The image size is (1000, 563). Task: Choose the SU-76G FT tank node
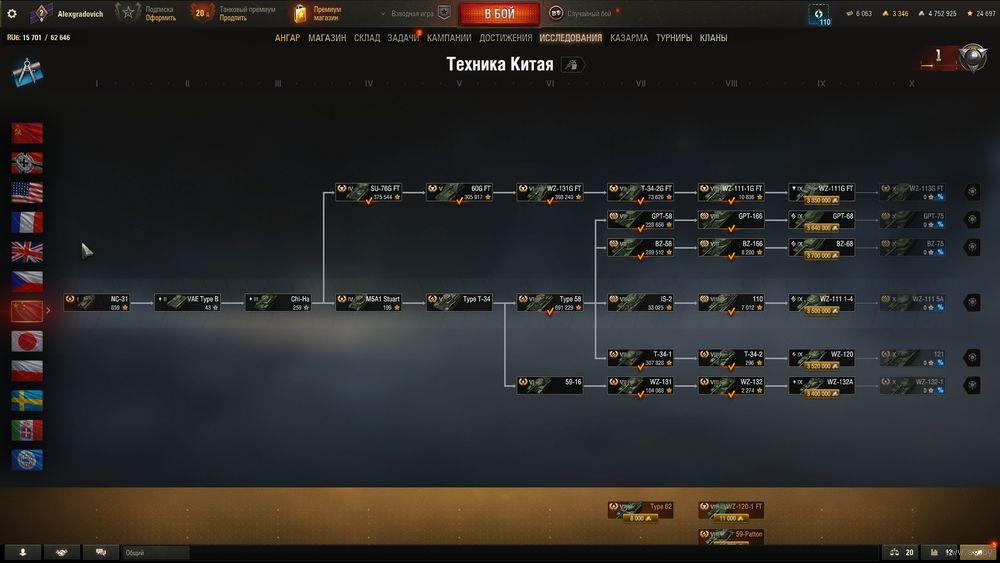point(369,192)
